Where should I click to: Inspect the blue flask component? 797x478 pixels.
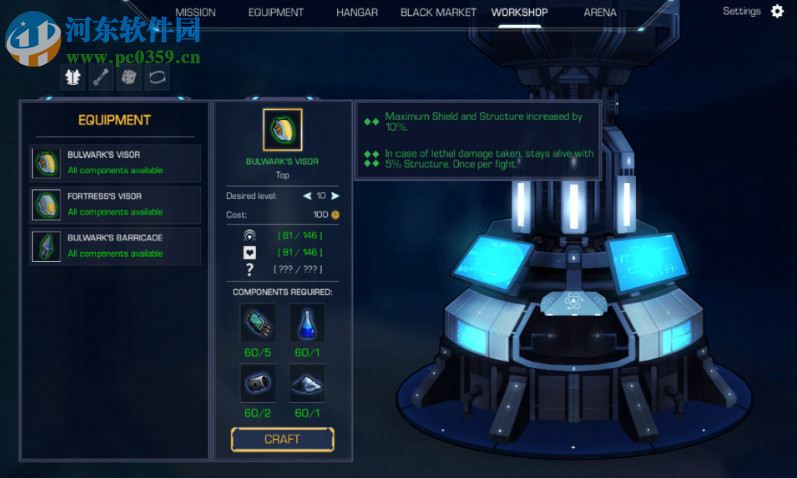point(307,324)
